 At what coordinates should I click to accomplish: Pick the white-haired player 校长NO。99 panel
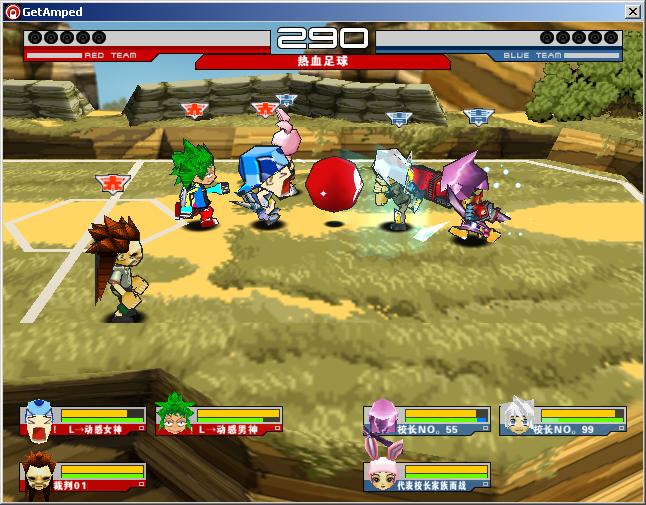pos(562,420)
